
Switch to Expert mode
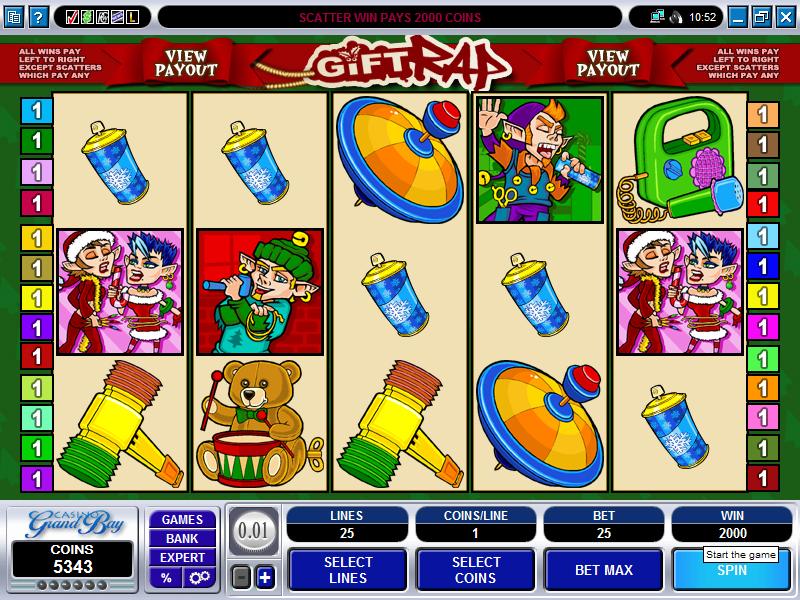click(182, 558)
